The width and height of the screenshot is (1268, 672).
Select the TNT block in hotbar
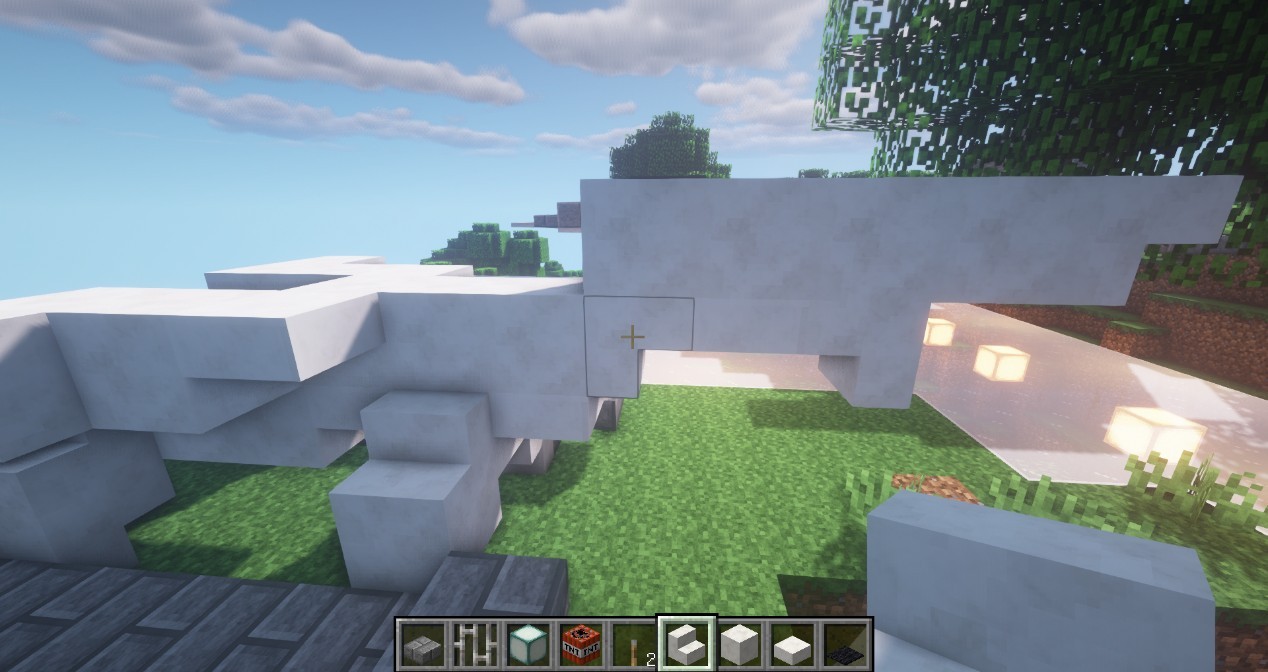point(579,643)
